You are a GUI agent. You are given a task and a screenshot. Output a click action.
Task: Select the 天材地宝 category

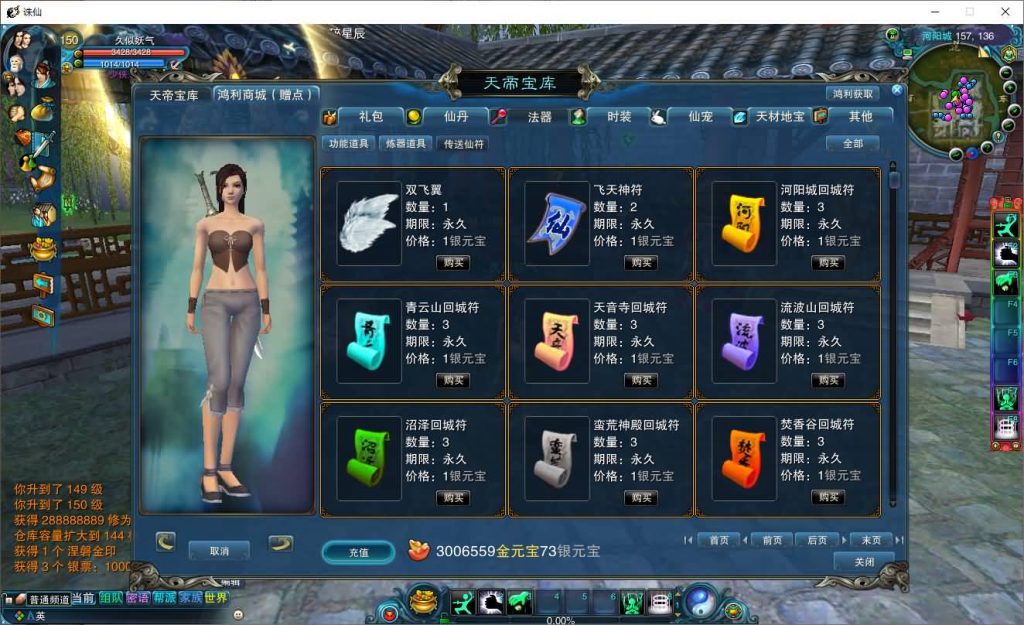(780, 117)
